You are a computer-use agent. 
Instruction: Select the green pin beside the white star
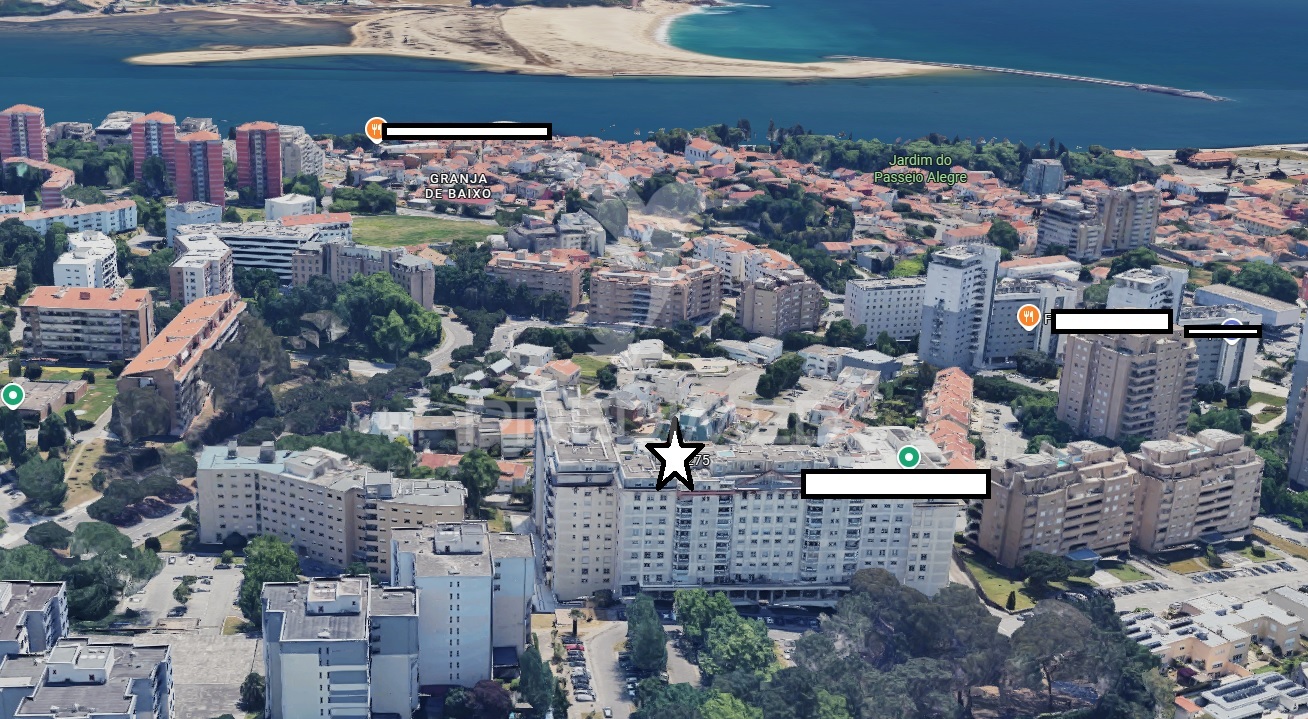(908, 457)
